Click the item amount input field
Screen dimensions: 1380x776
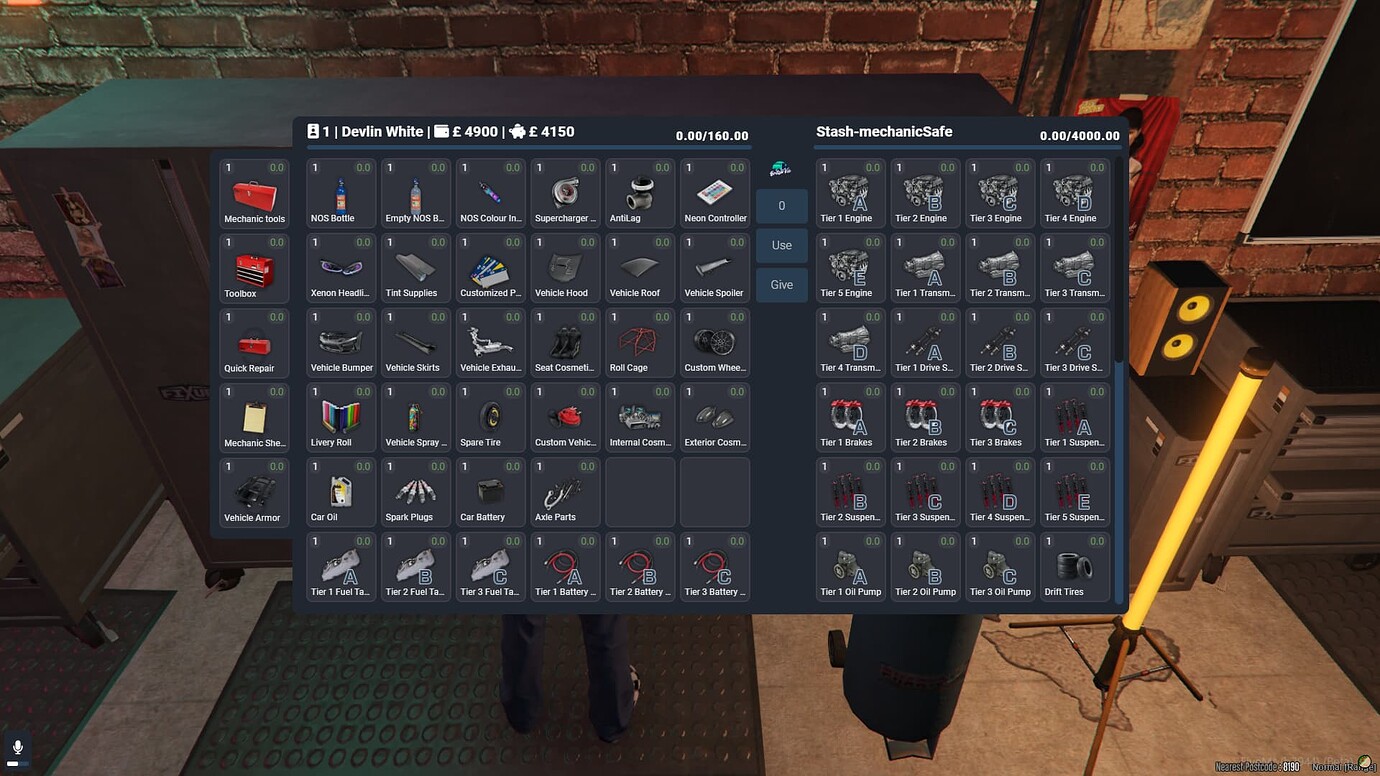pos(781,205)
